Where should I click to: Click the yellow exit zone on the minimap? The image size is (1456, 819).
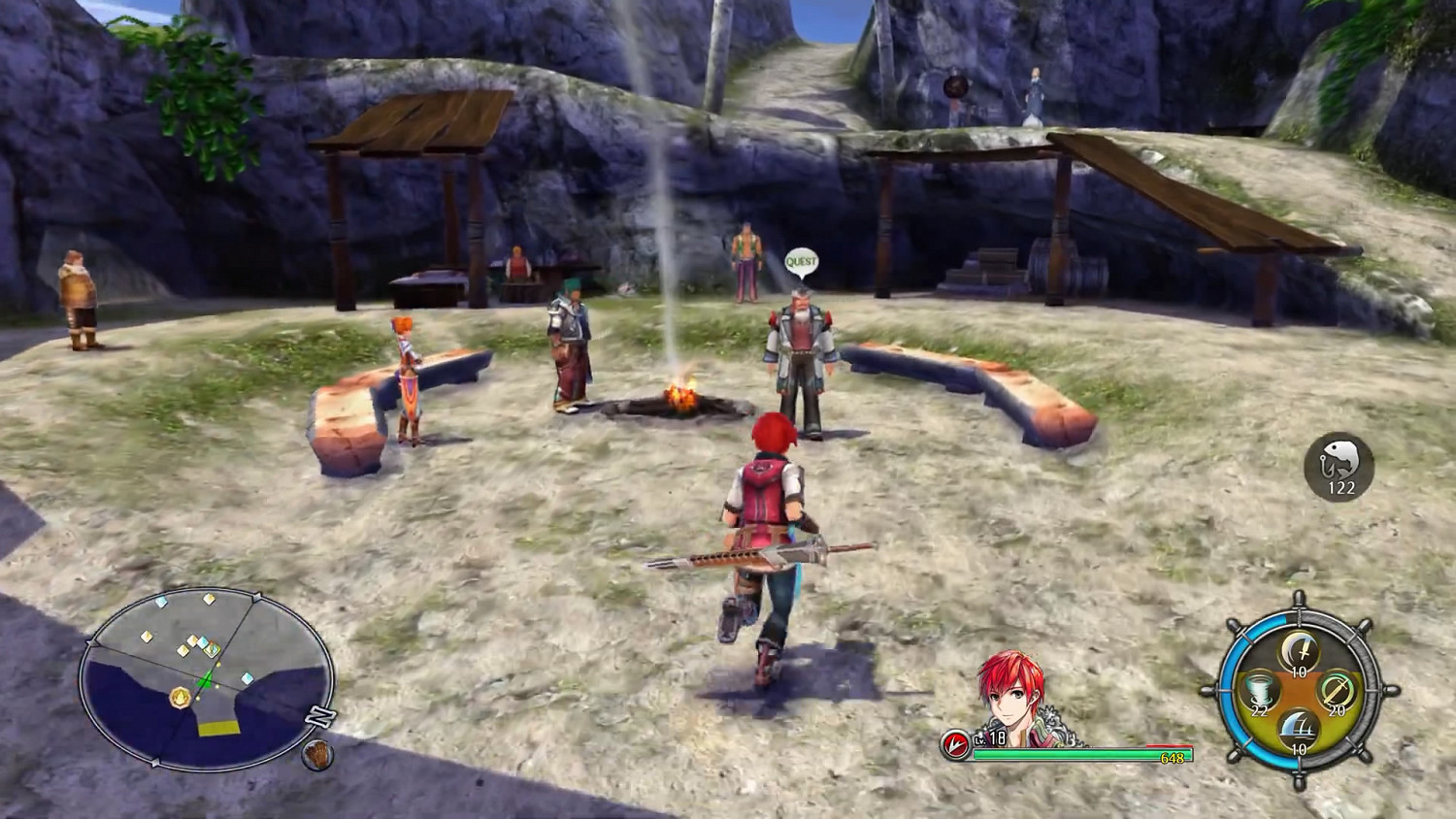pyautogui.click(x=218, y=727)
